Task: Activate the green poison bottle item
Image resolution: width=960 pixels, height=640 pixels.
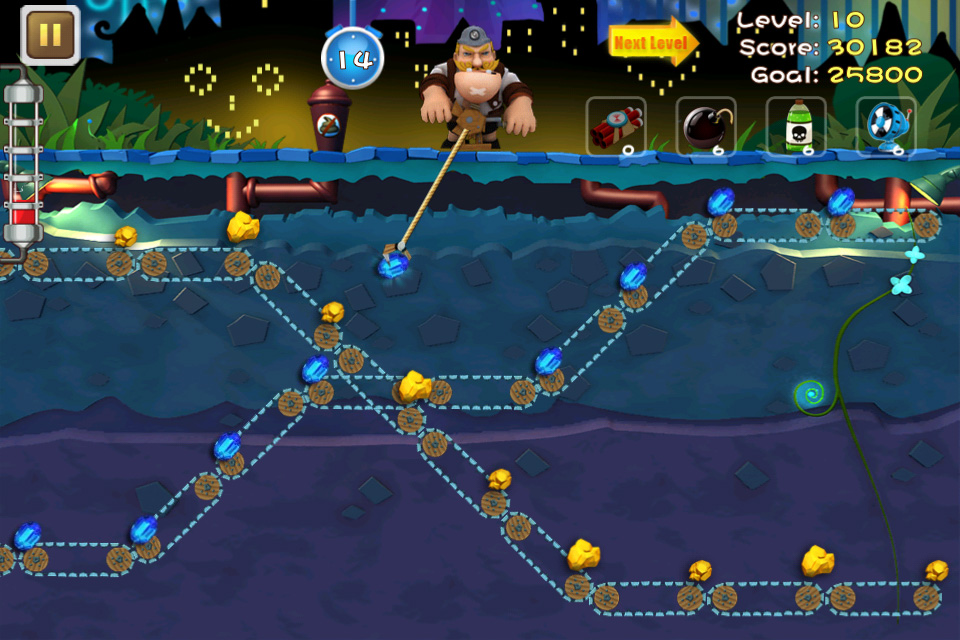Action: [796, 127]
